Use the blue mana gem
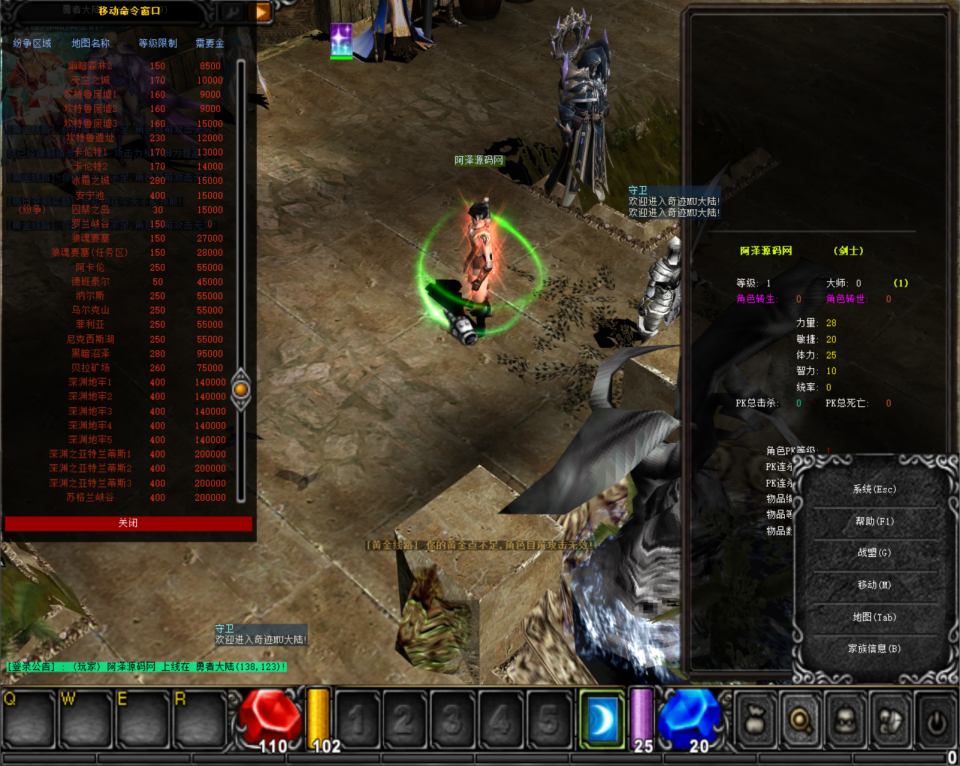Screen dimensions: 960x766 689,716
